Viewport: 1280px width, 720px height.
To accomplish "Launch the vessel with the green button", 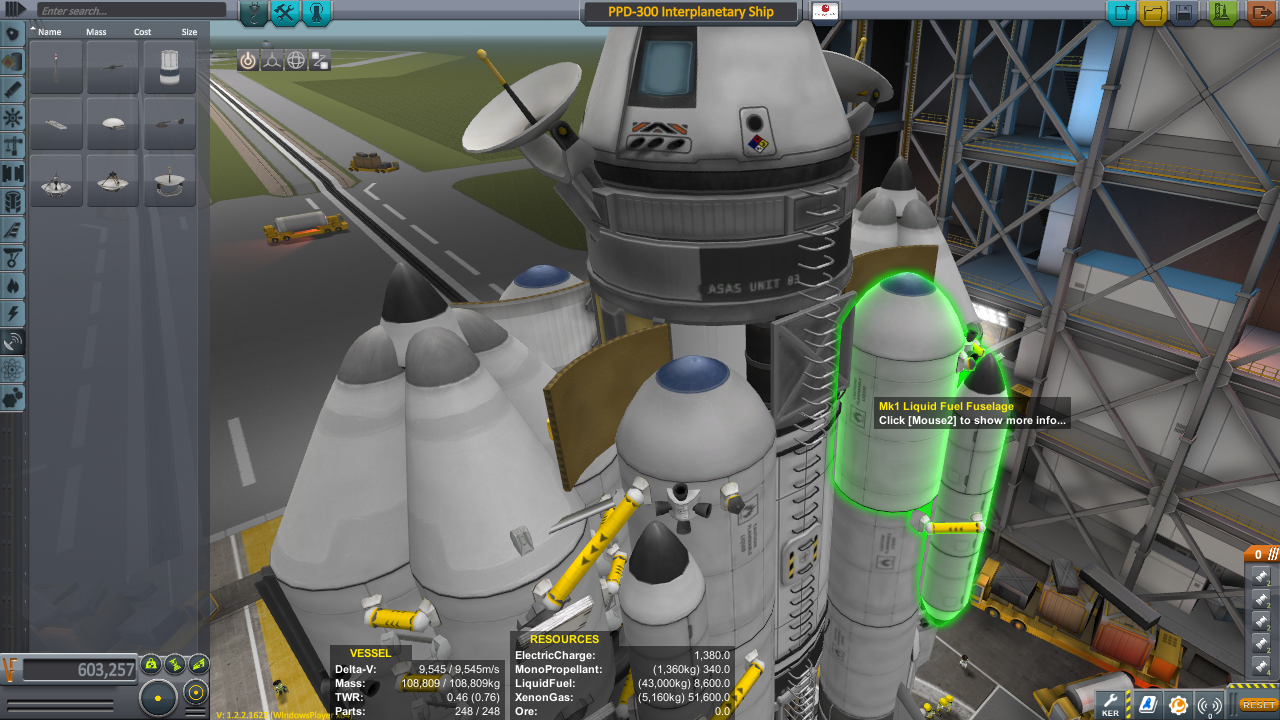I will pos(1223,13).
